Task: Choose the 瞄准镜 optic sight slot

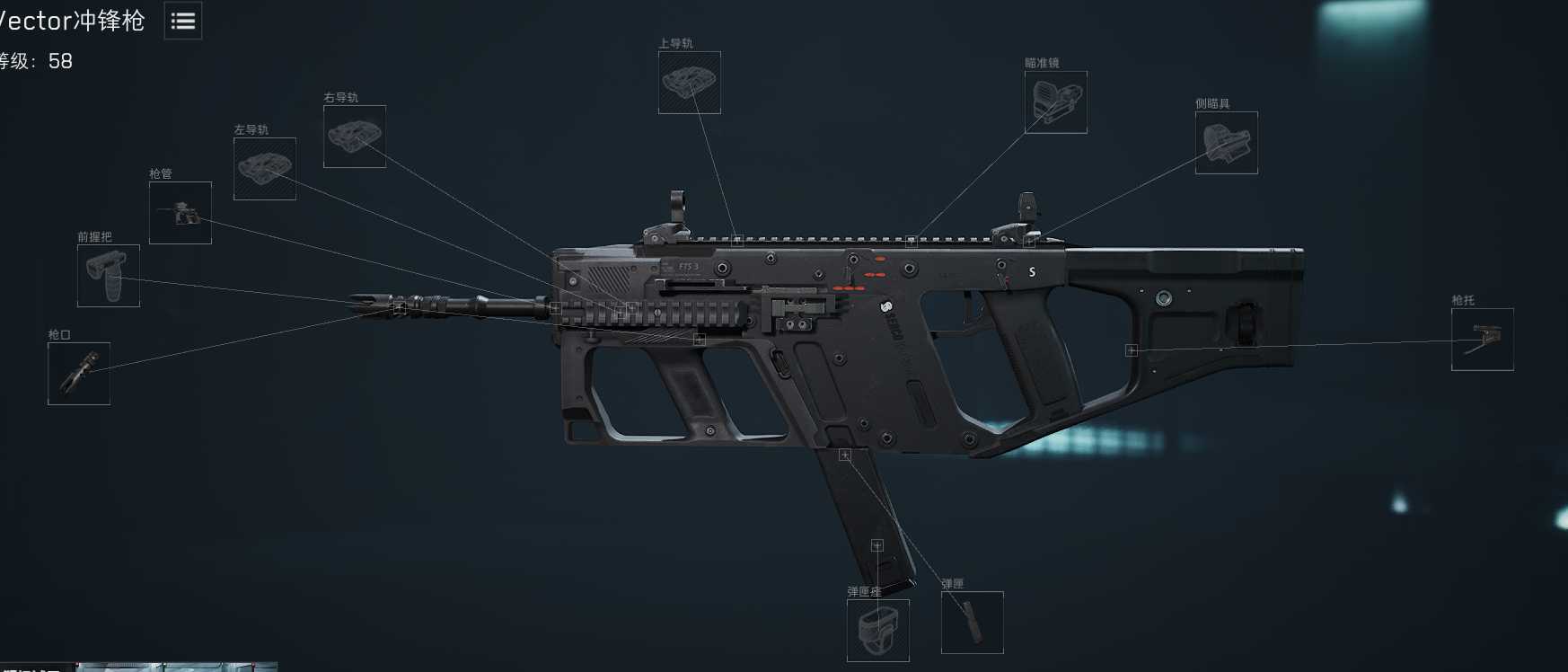Action: click(1055, 102)
